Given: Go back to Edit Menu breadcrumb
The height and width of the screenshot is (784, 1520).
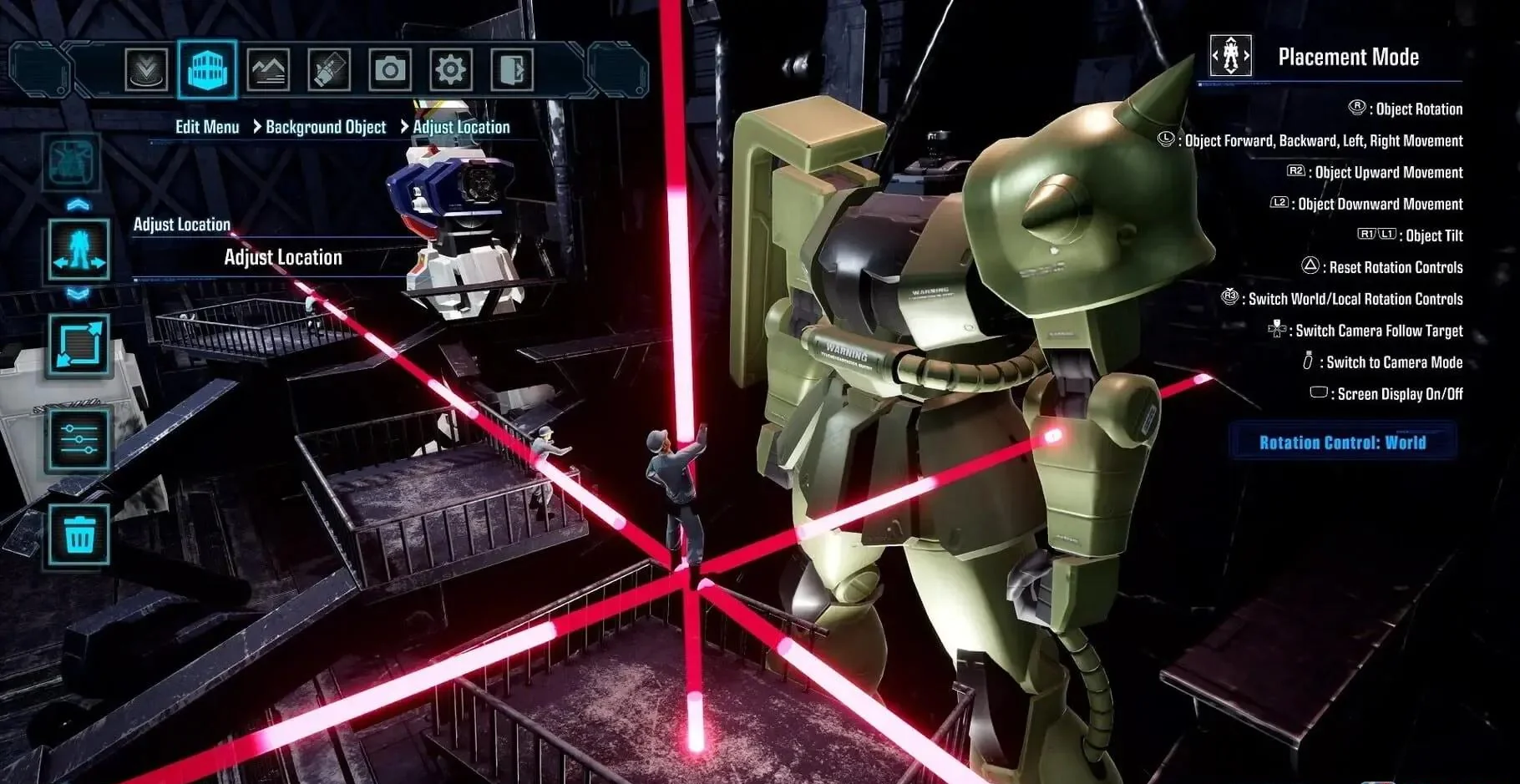Looking at the screenshot, I should pyautogui.click(x=207, y=127).
